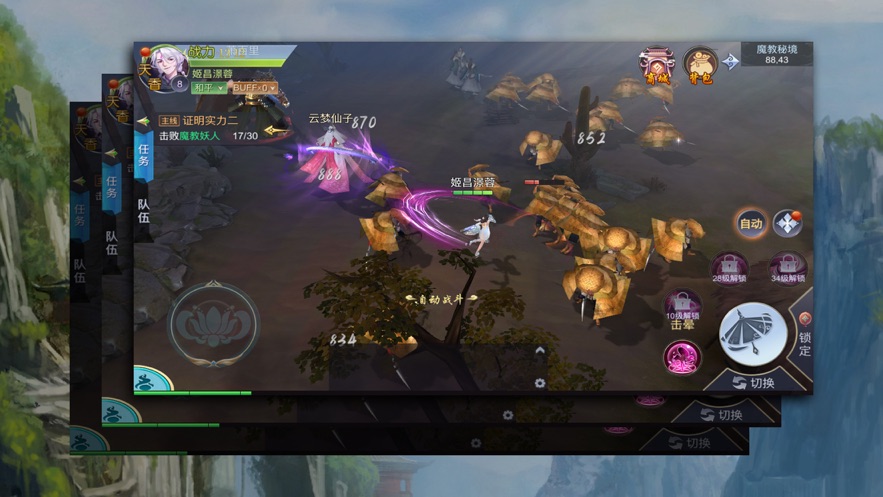Switch to the 队伍 team tab
This screenshot has width=883, height=497.
(x=143, y=209)
